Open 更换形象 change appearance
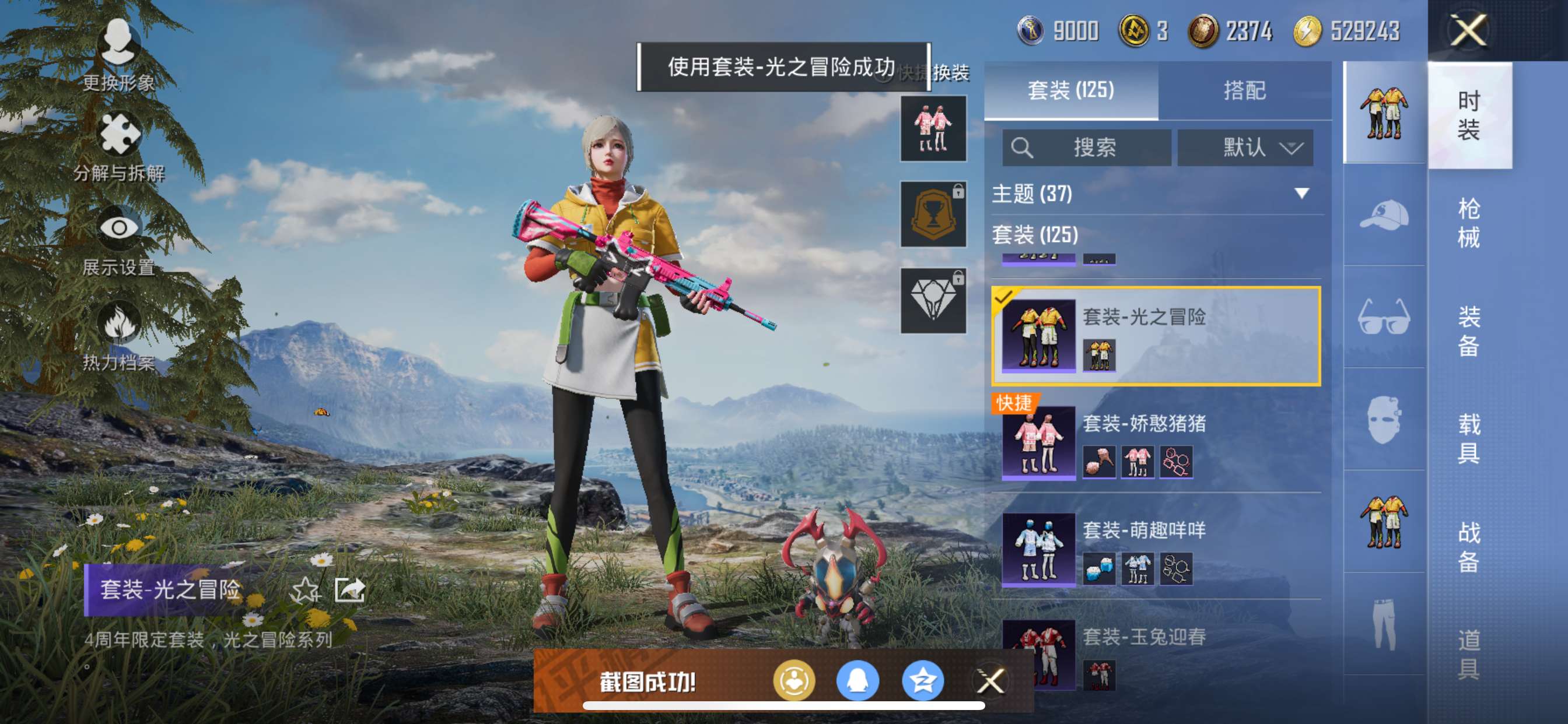 click(x=118, y=55)
